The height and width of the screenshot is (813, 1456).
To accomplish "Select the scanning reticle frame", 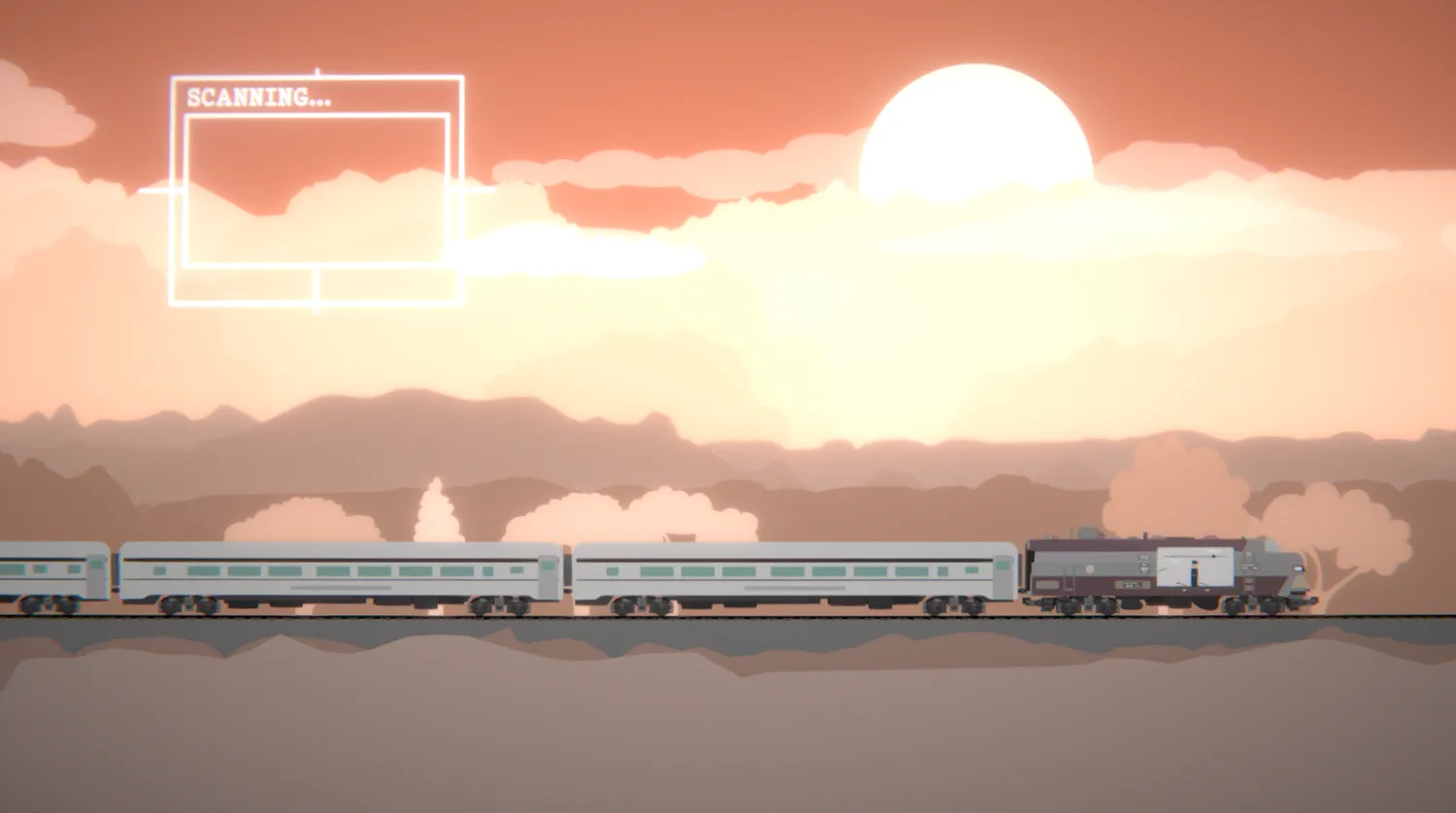I will (315, 78).
